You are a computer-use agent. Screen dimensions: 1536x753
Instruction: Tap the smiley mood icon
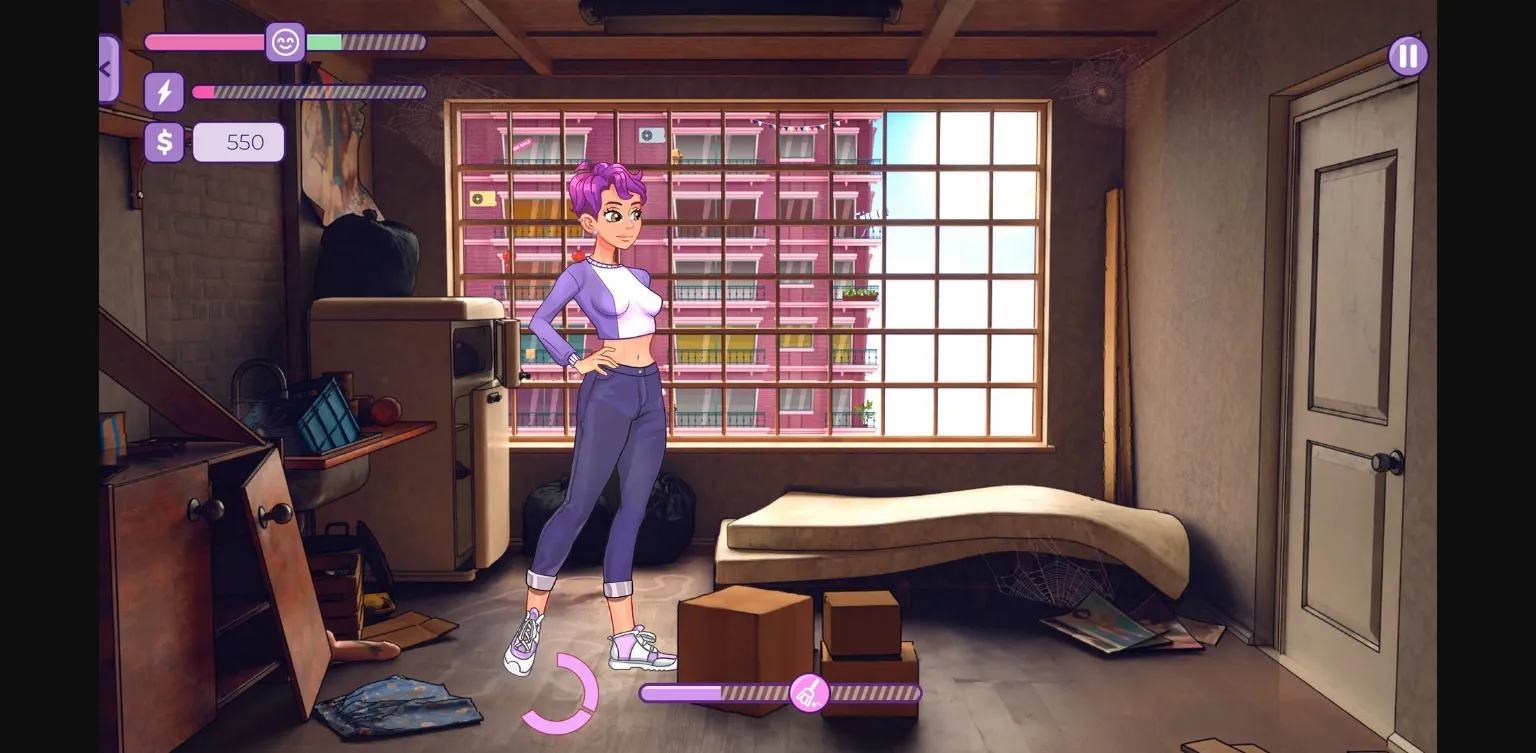[285, 43]
